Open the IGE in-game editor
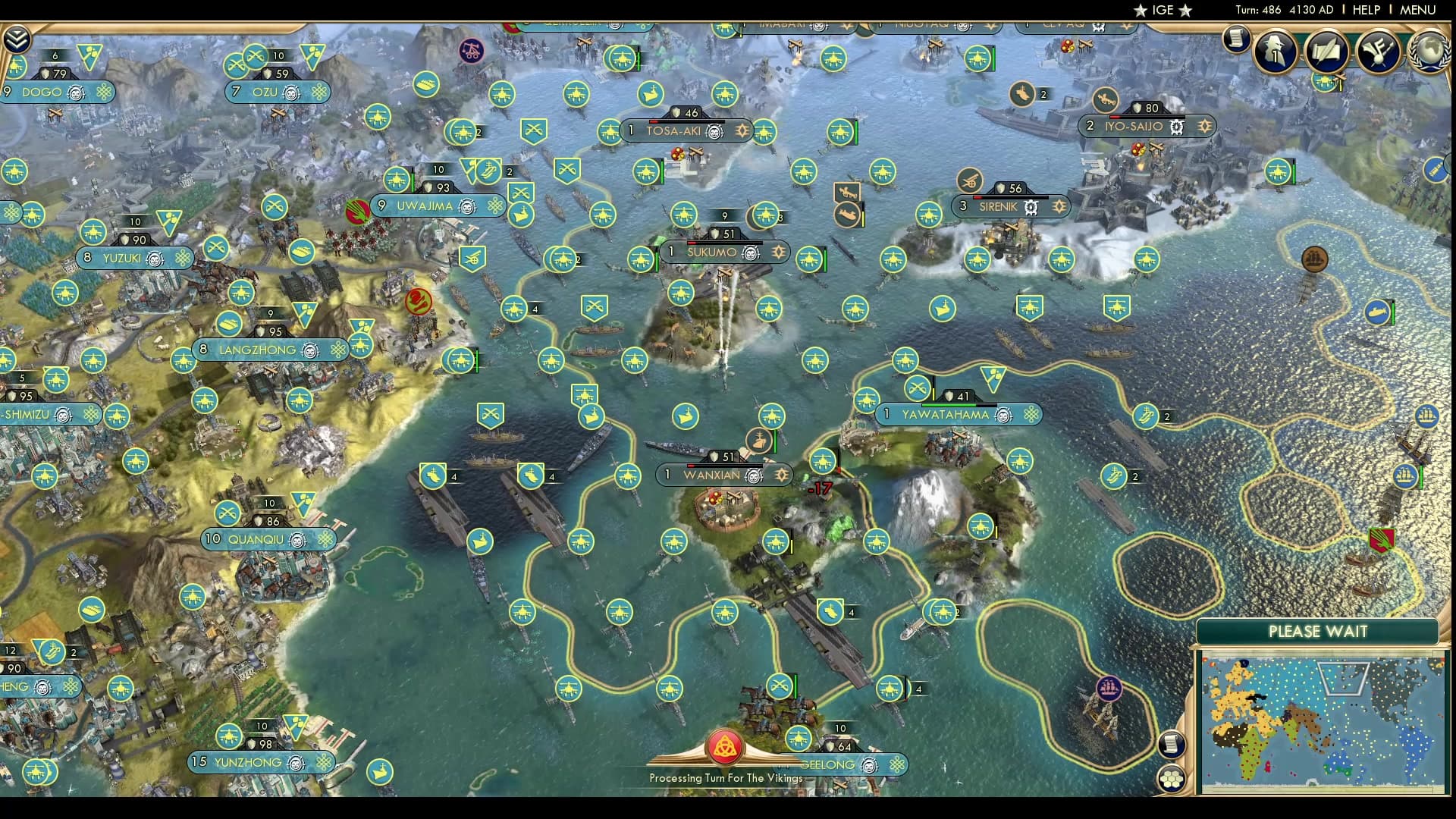The width and height of the screenshot is (1456, 819). (x=1163, y=10)
